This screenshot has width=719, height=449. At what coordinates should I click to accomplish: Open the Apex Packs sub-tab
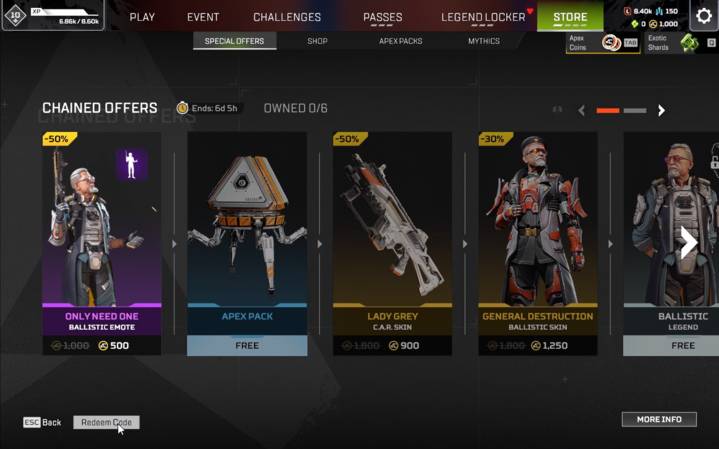[399, 42]
